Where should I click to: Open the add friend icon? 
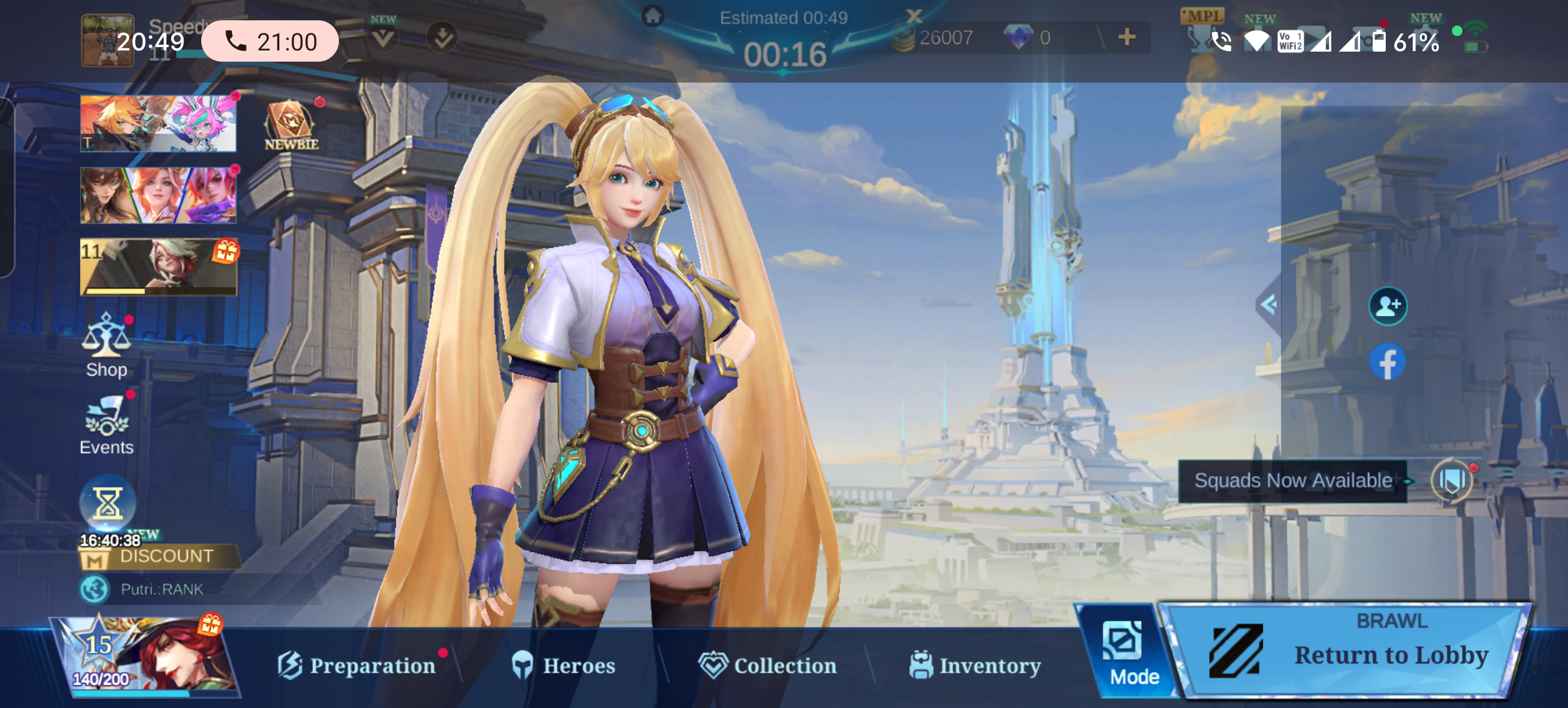1388,306
